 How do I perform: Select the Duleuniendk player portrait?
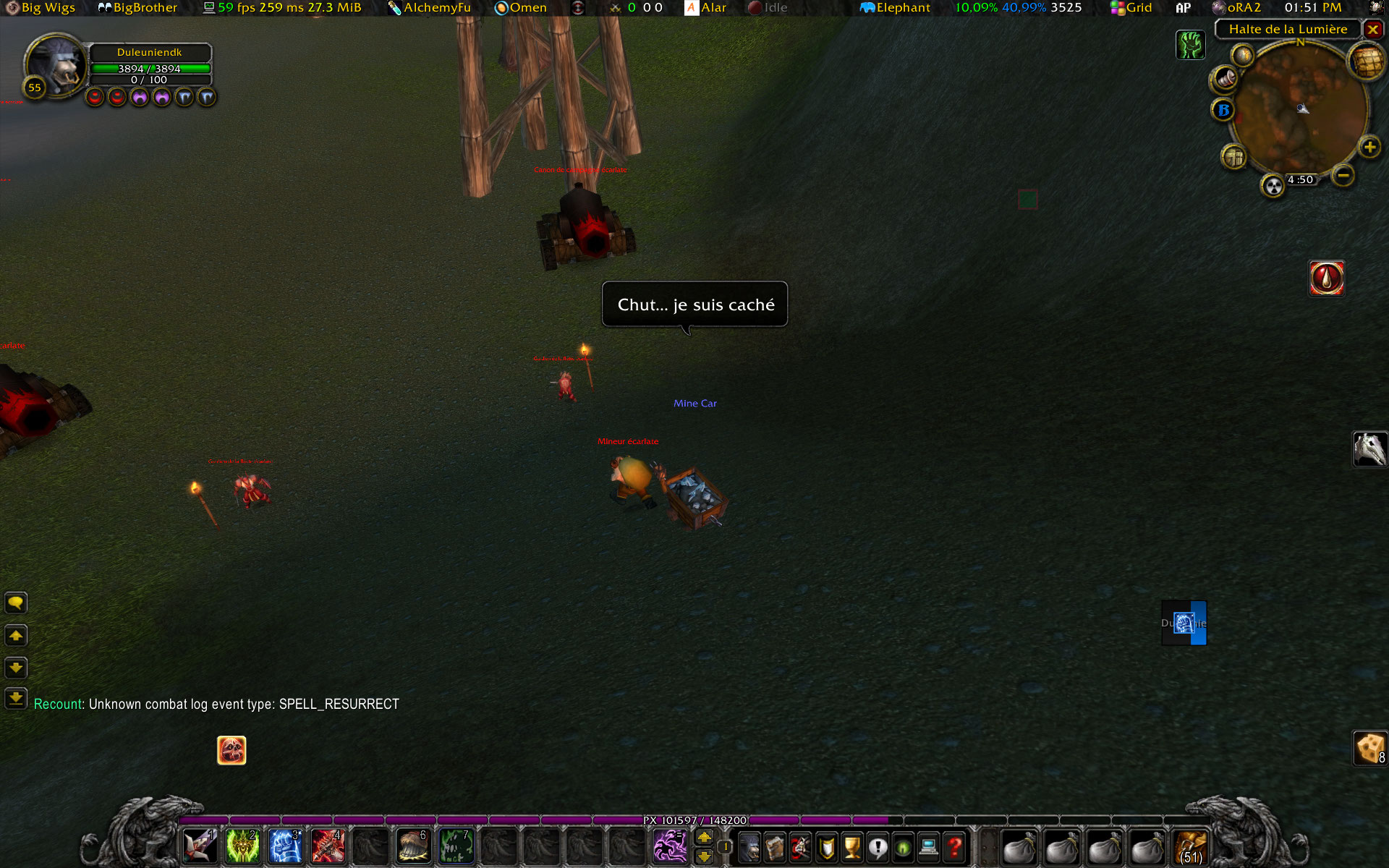56,65
